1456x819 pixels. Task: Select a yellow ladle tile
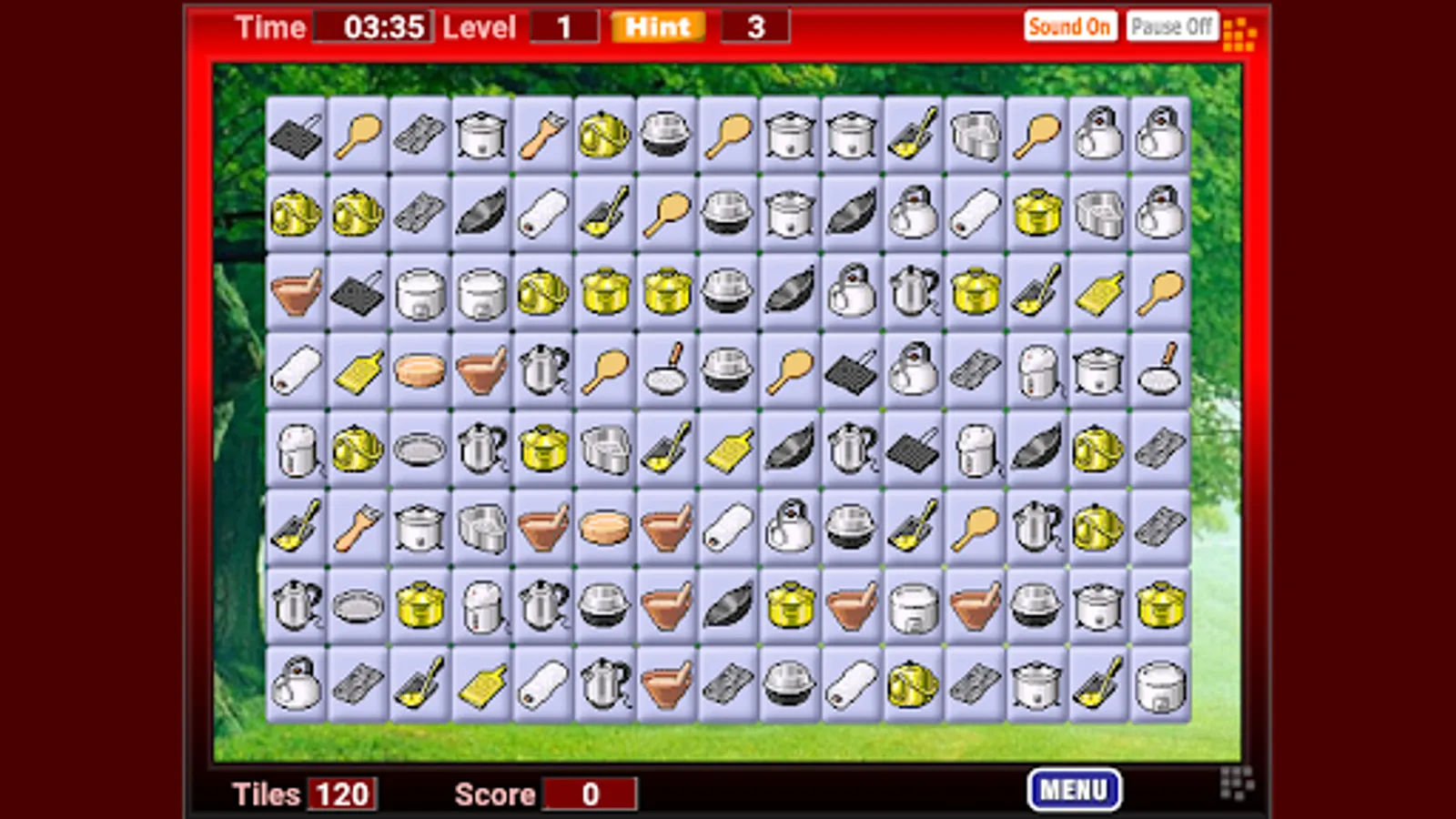[419, 685]
